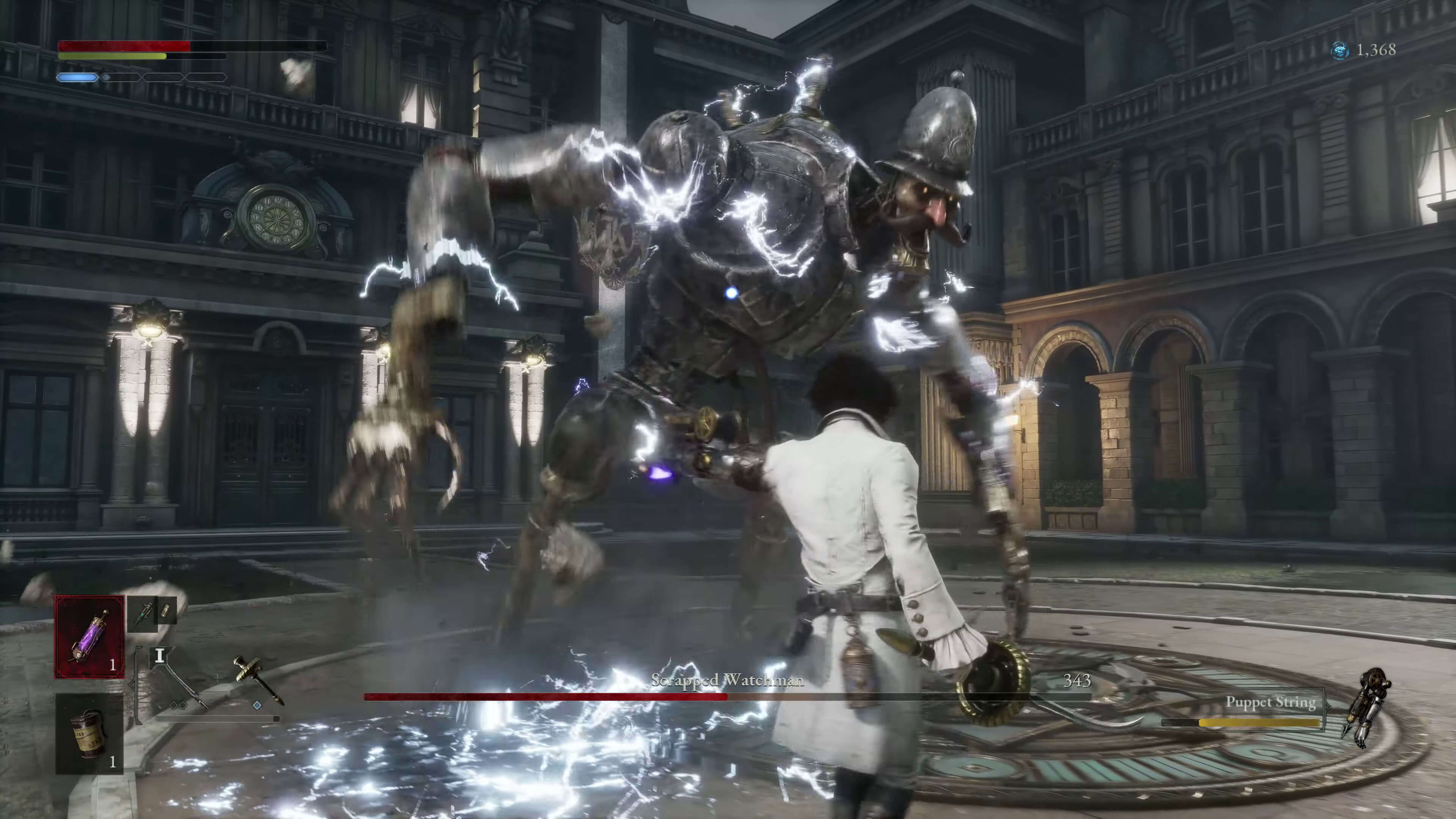This screenshot has width=1456, height=819.
Task: Select the purple Pulse Cell item slot
Action: [x=89, y=637]
